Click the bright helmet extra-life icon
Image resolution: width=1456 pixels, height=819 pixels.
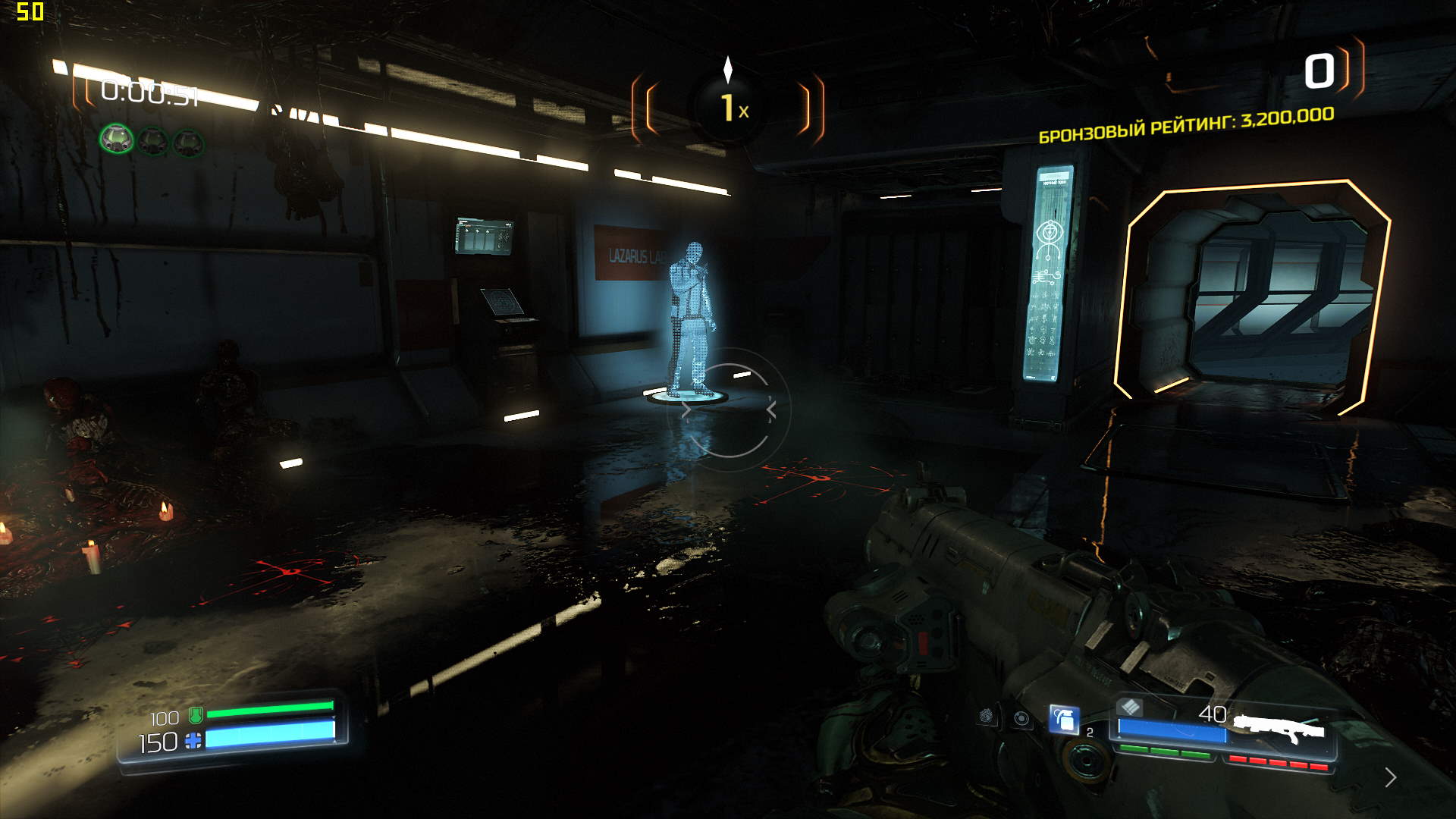click(x=117, y=140)
